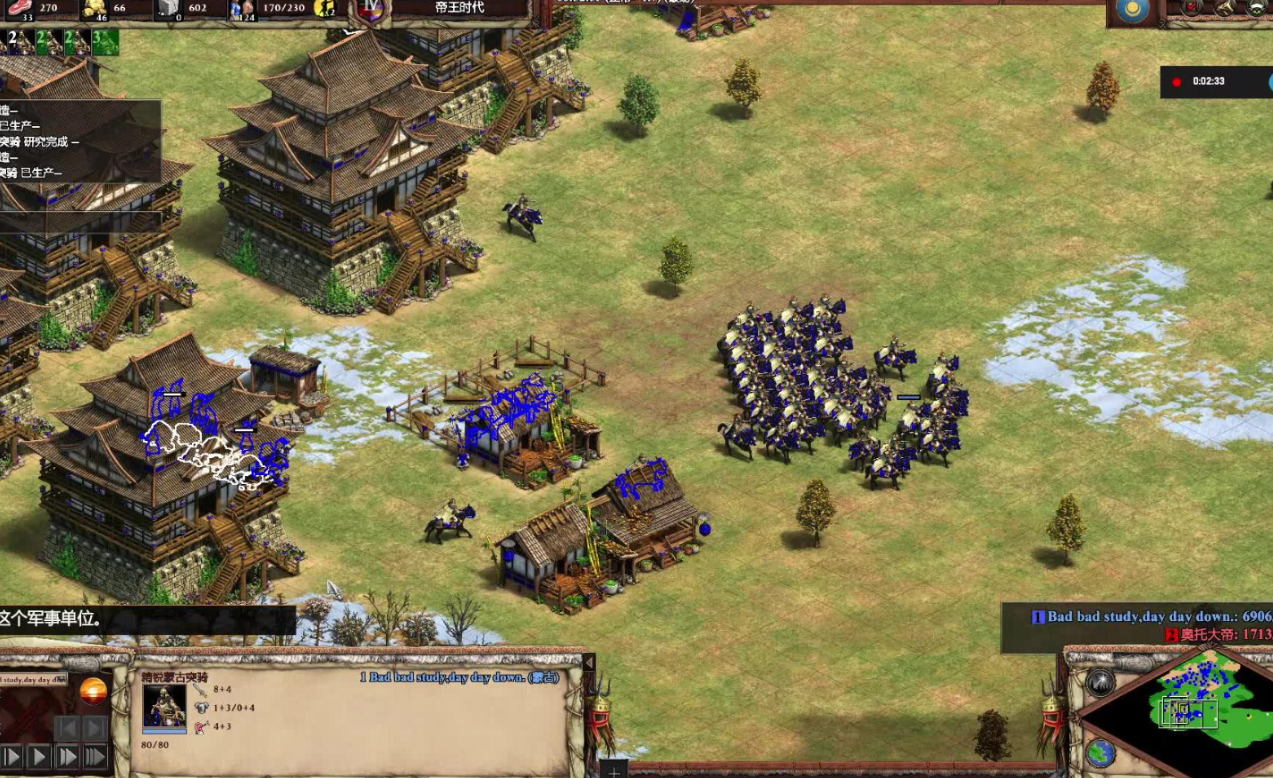Screen dimensions: 1273x778
Task: Set replay to fastest triple-arrow speed
Action: pyautogui.click(x=95, y=757)
